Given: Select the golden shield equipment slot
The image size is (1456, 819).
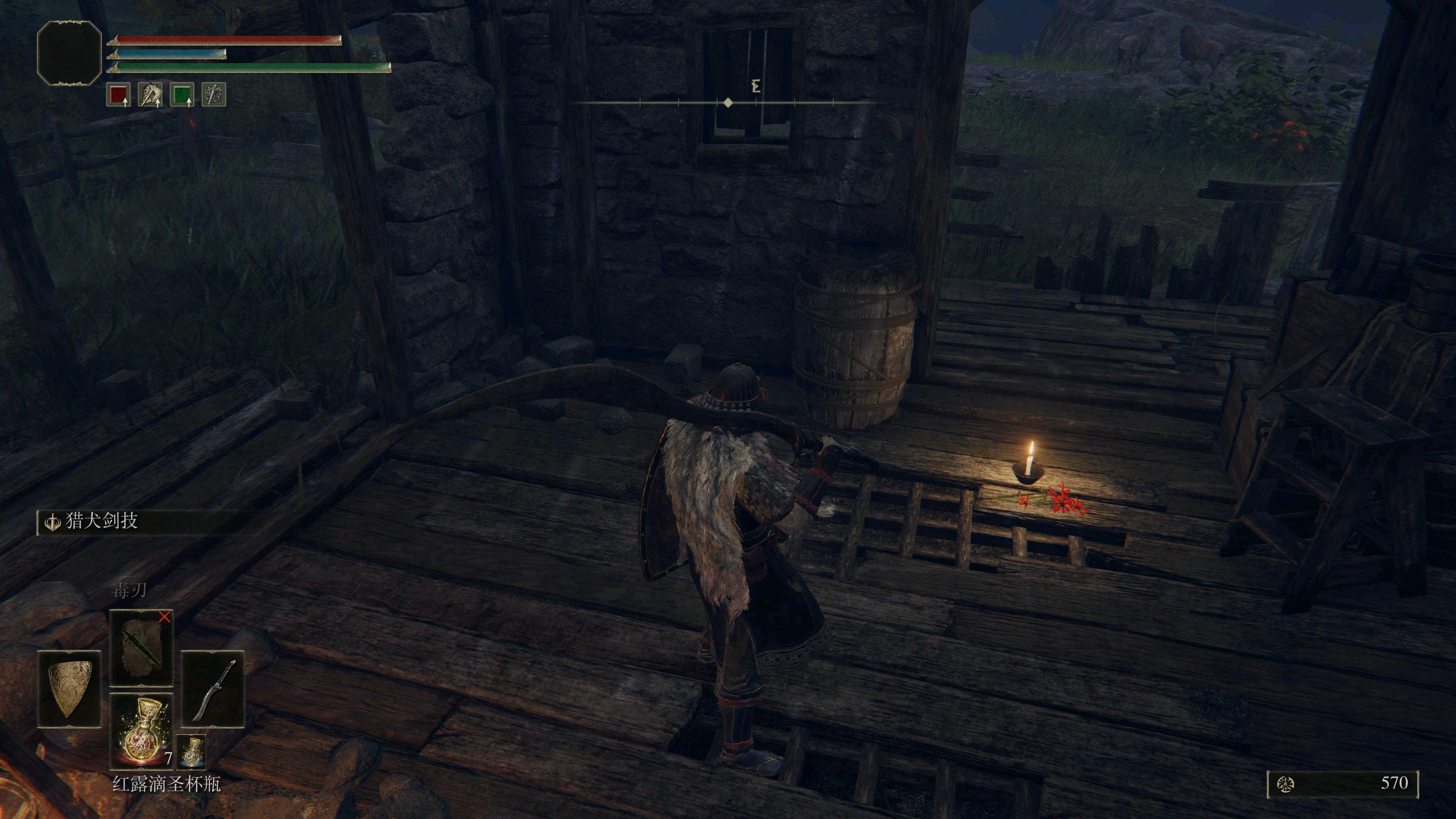Looking at the screenshot, I should 69,689.
